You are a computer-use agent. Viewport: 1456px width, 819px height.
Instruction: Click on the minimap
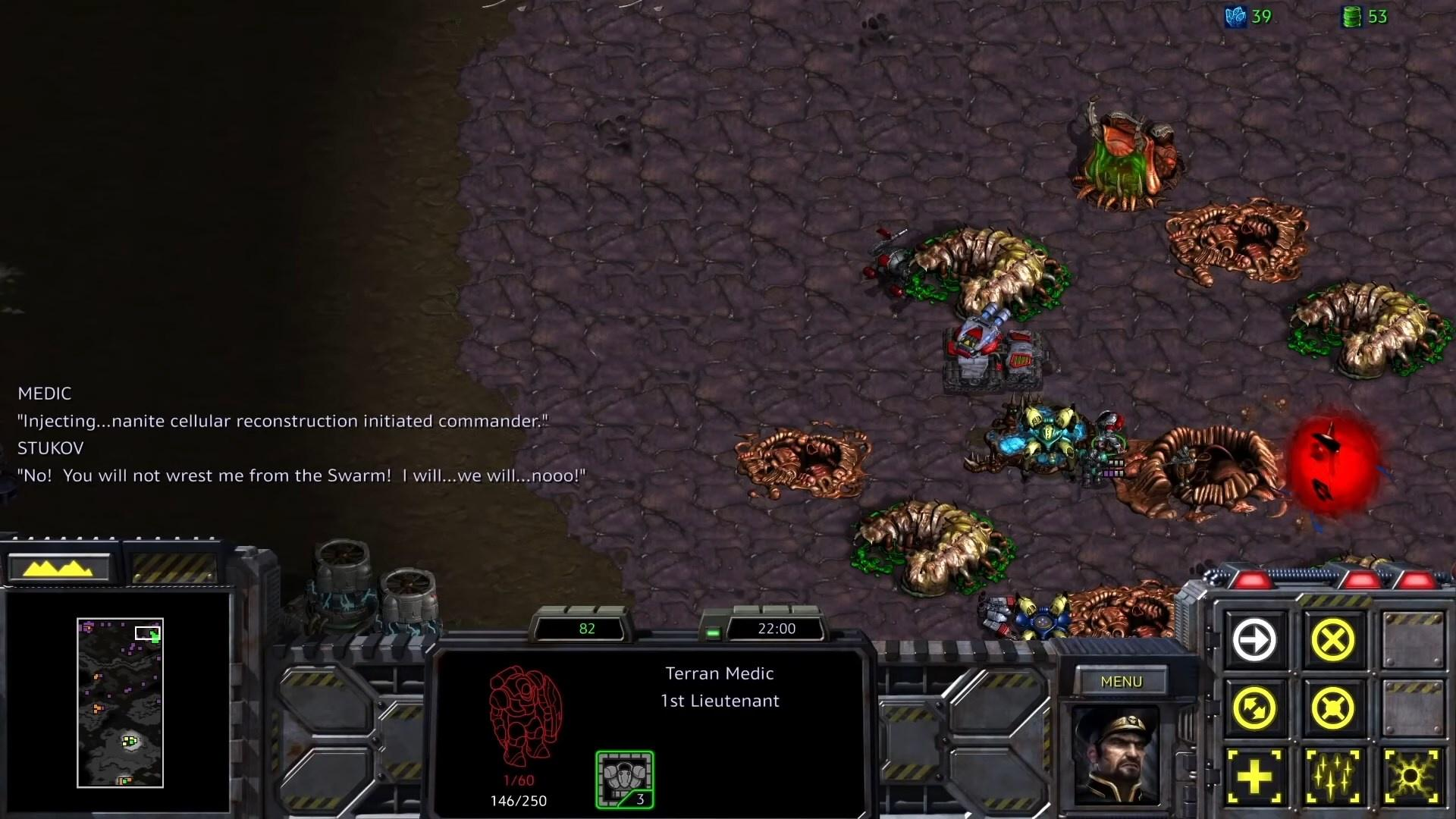[120, 703]
